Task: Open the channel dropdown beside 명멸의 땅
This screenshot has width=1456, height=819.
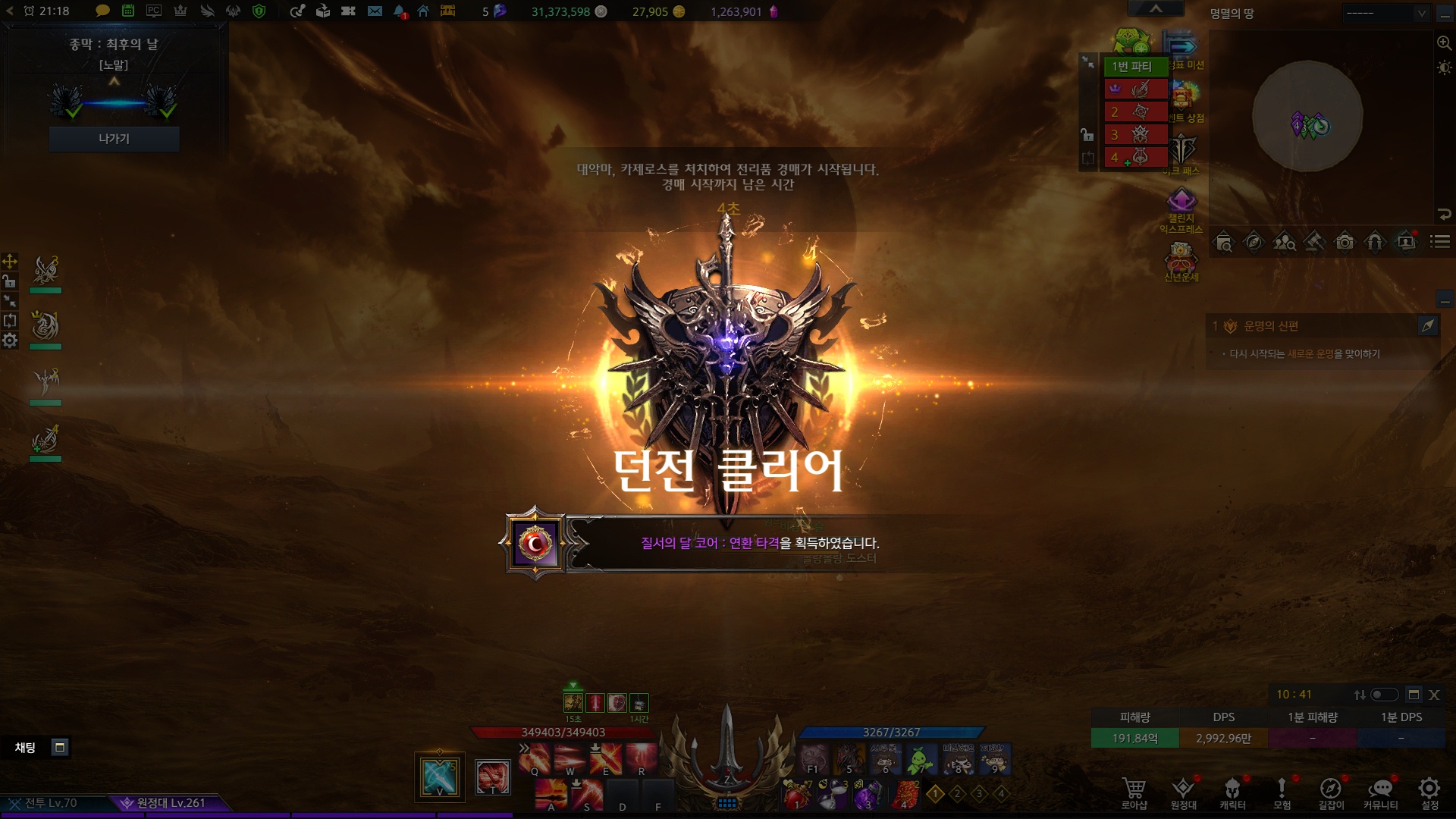Action: pyautogui.click(x=1386, y=14)
